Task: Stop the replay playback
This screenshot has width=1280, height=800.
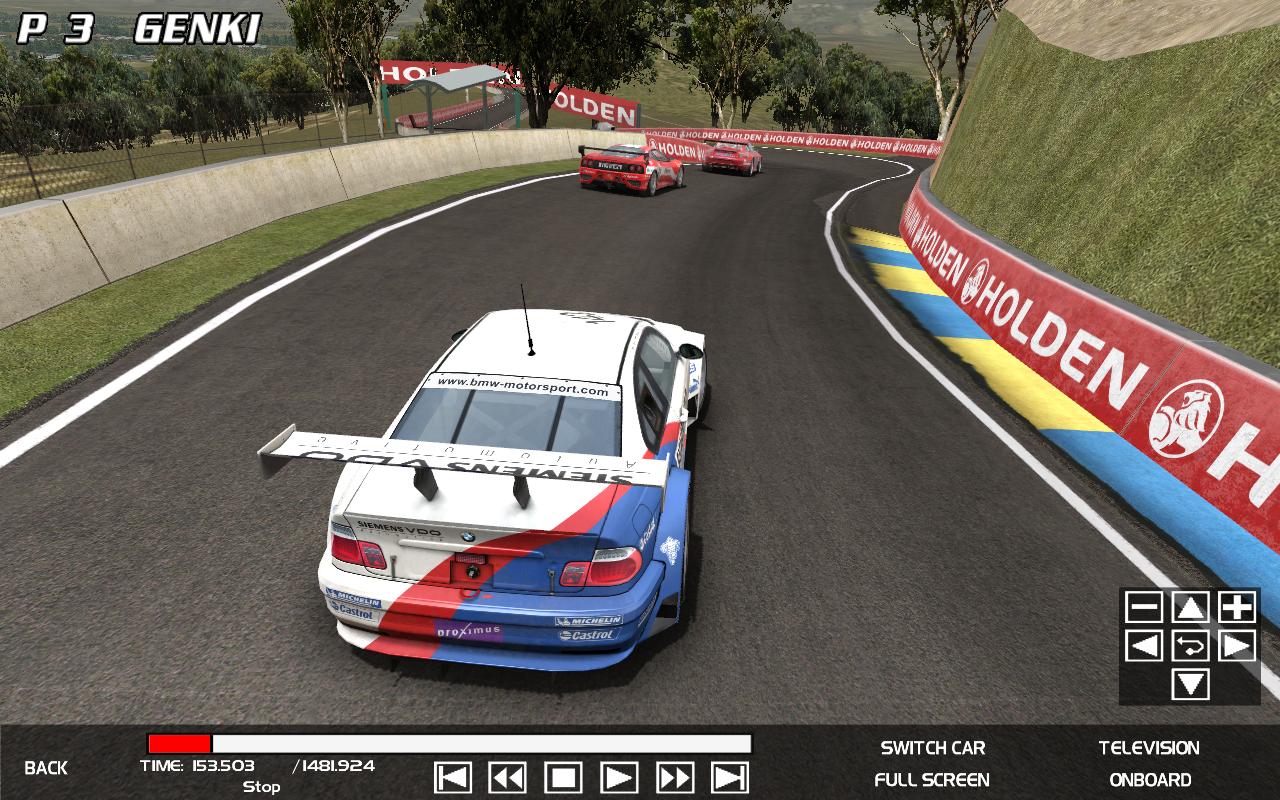Action: 563,777
